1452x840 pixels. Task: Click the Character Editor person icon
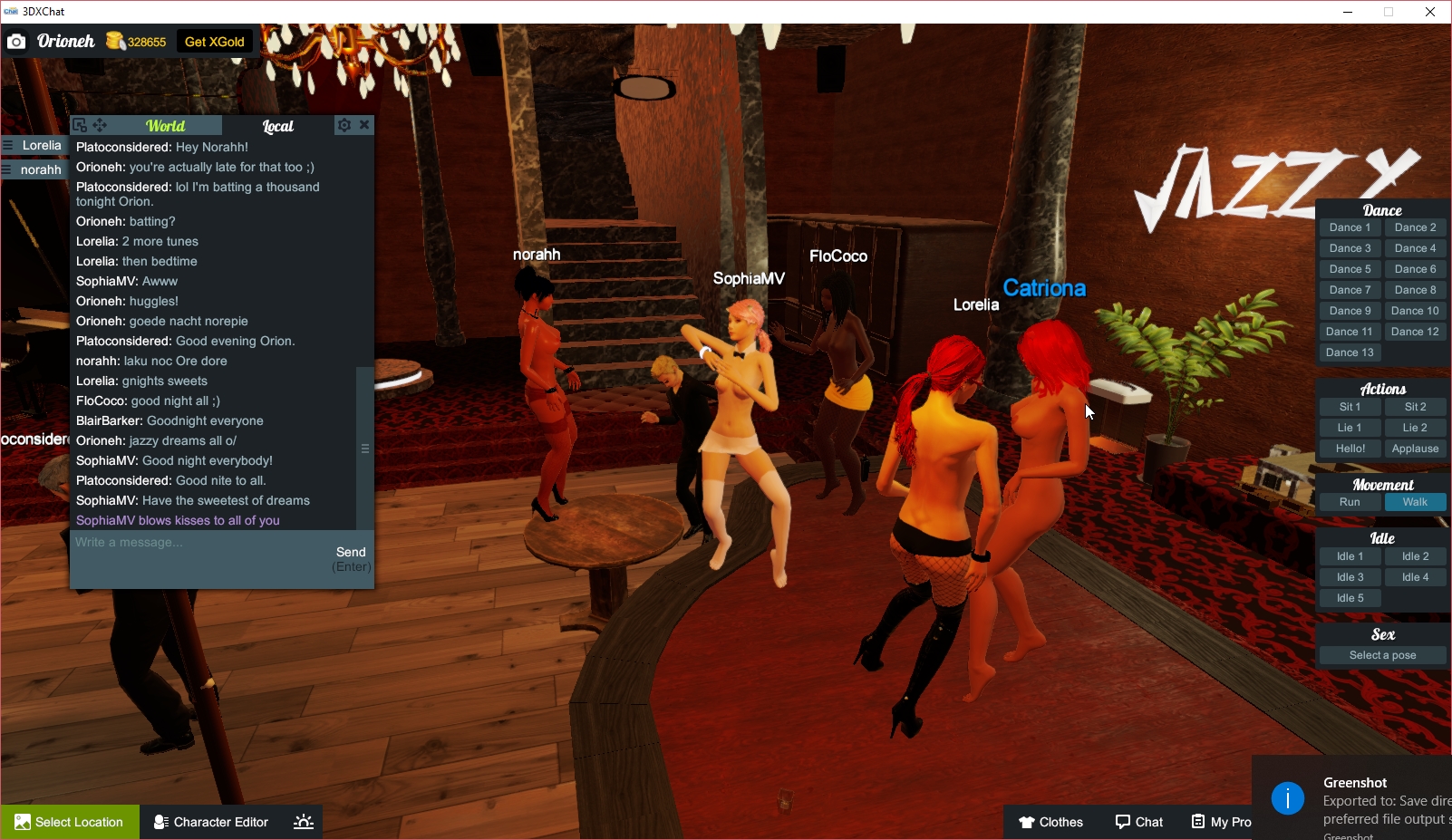(x=160, y=822)
